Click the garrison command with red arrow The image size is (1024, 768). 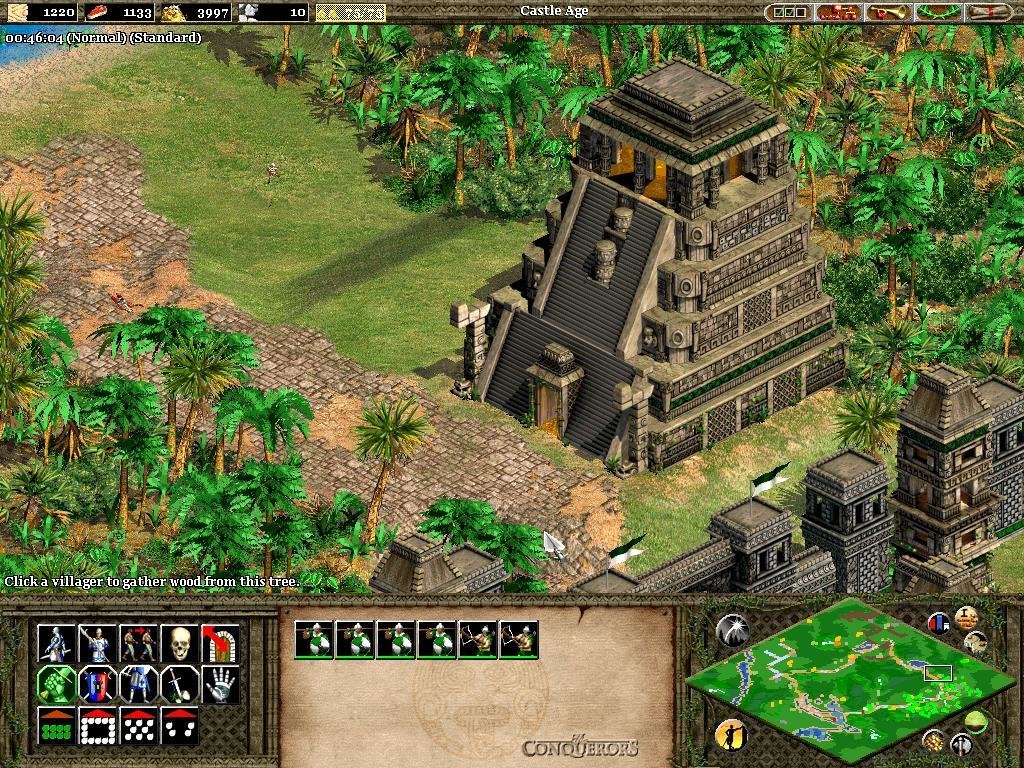[220, 643]
